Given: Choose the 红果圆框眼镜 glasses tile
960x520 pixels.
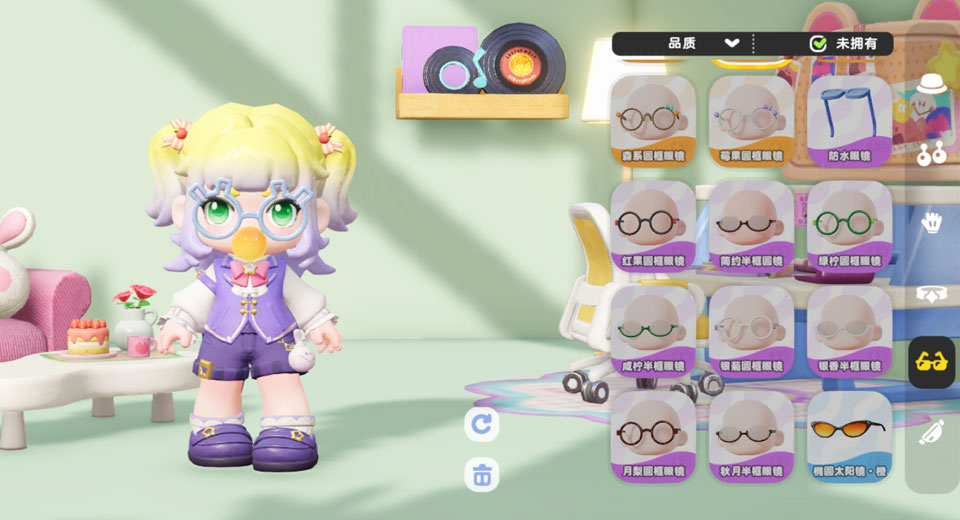Looking at the screenshot, I should [653, 225].
